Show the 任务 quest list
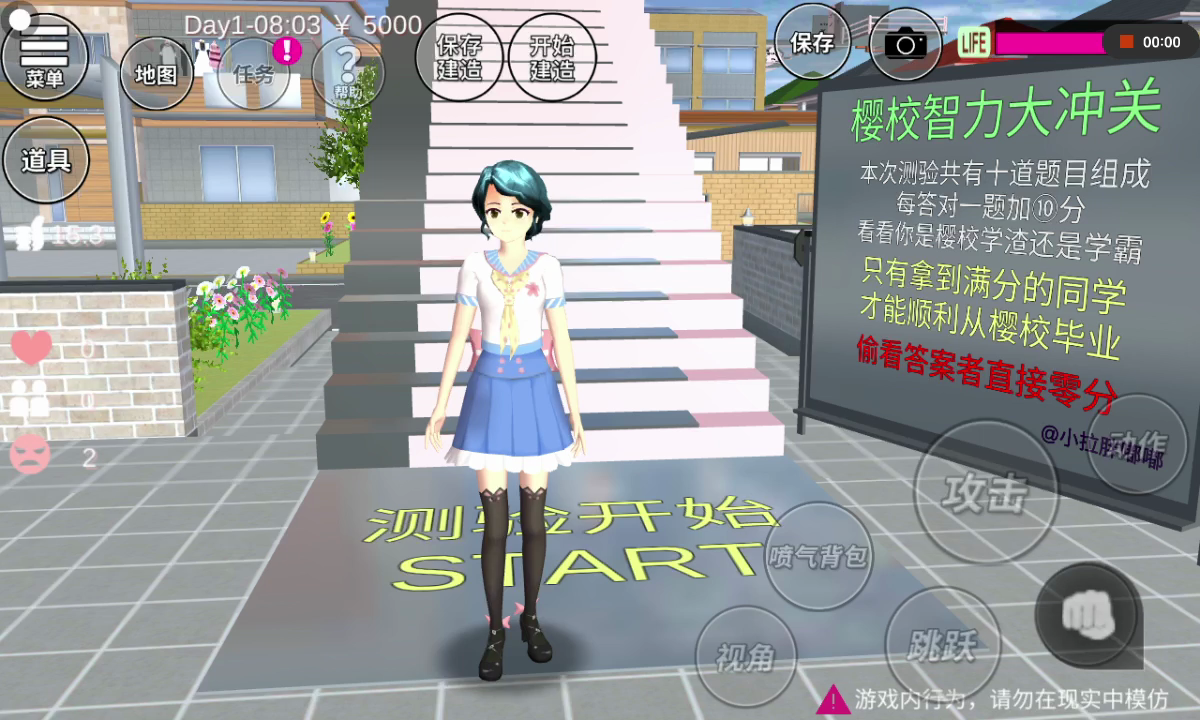The image size is (1200, 720). click(x=254, y=73)
